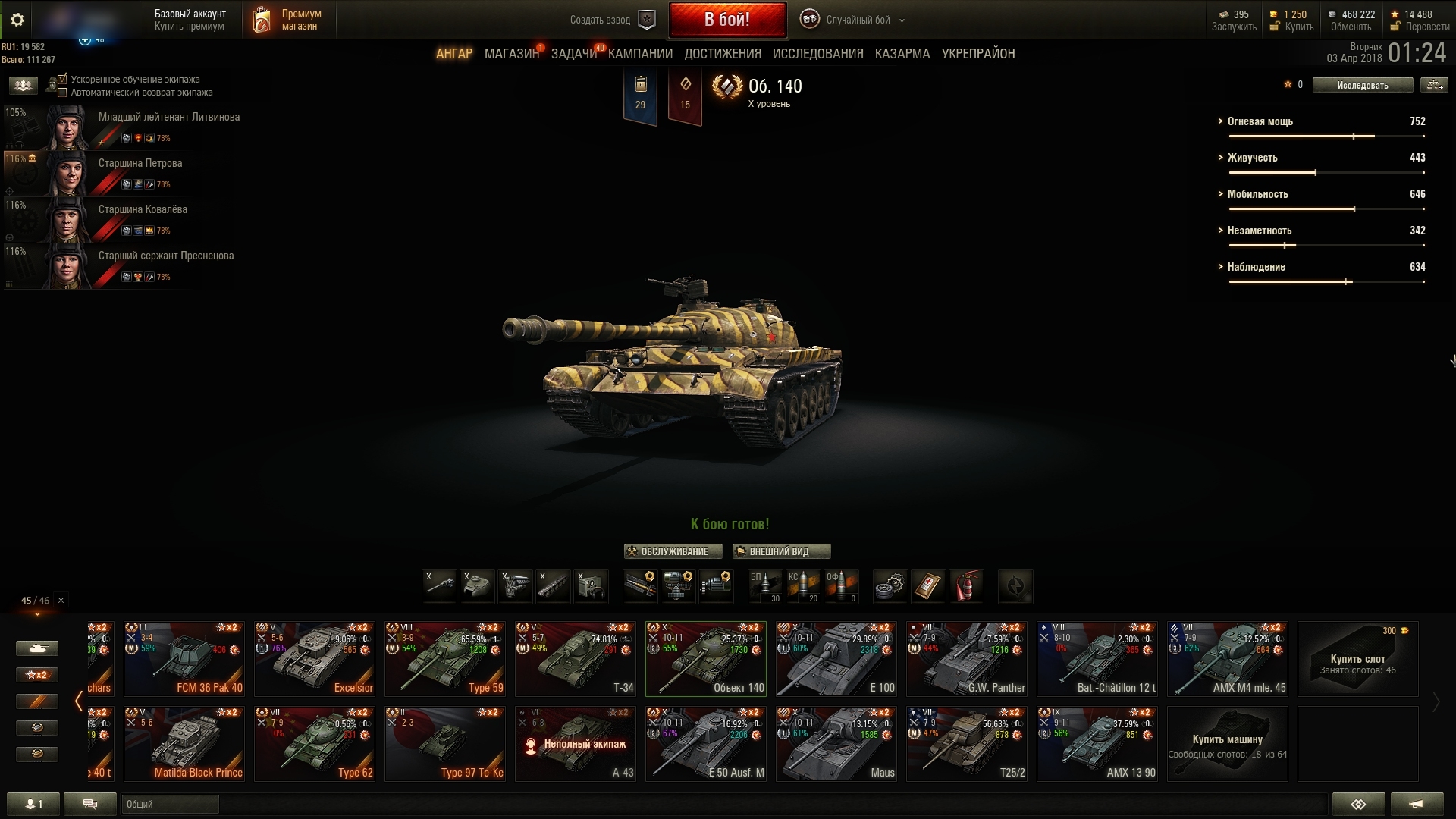Open ВНЕШНИЙ ВИД customization
This screenshot has height=819, width=1456.
781,551
